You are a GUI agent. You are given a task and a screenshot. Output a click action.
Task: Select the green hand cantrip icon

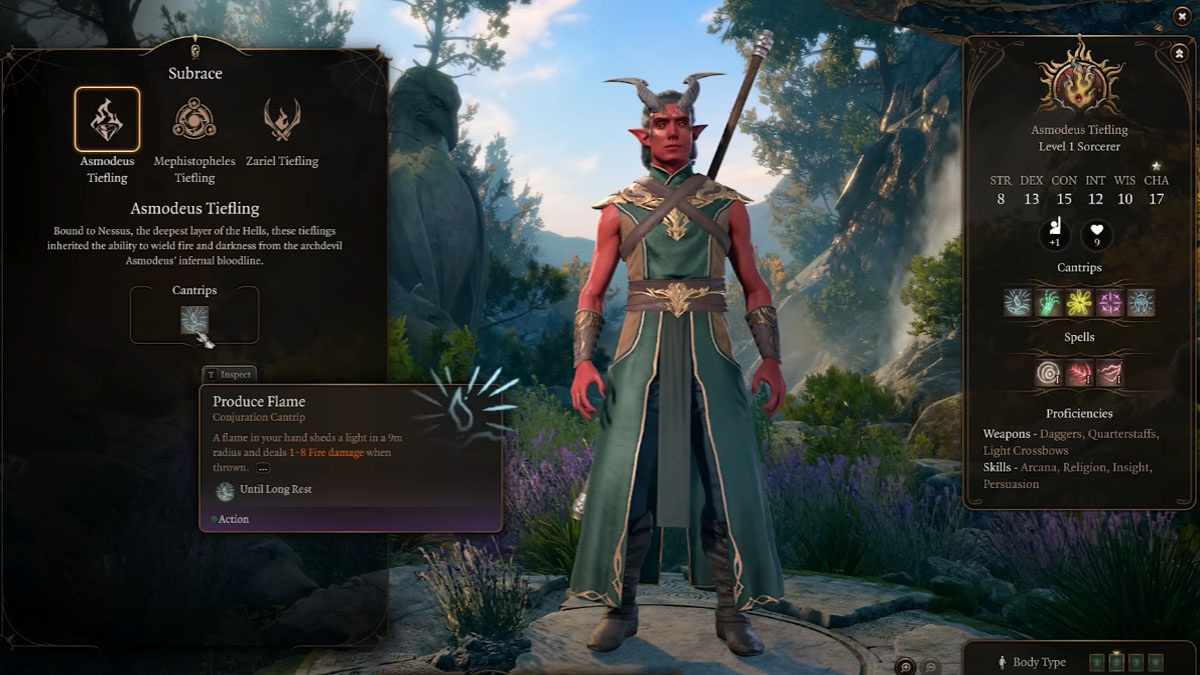[x=1048, y=302]
